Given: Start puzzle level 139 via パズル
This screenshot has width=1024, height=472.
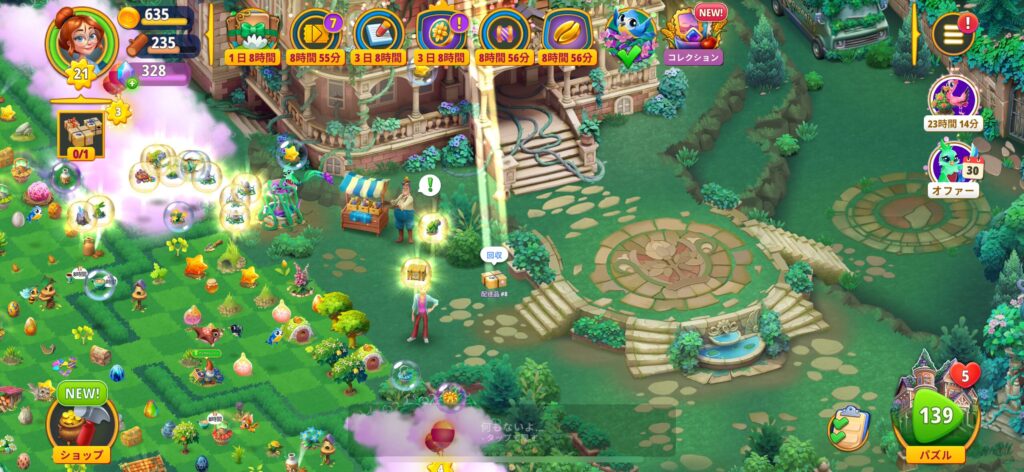Looking at the screenshot, I should (937, 412).
